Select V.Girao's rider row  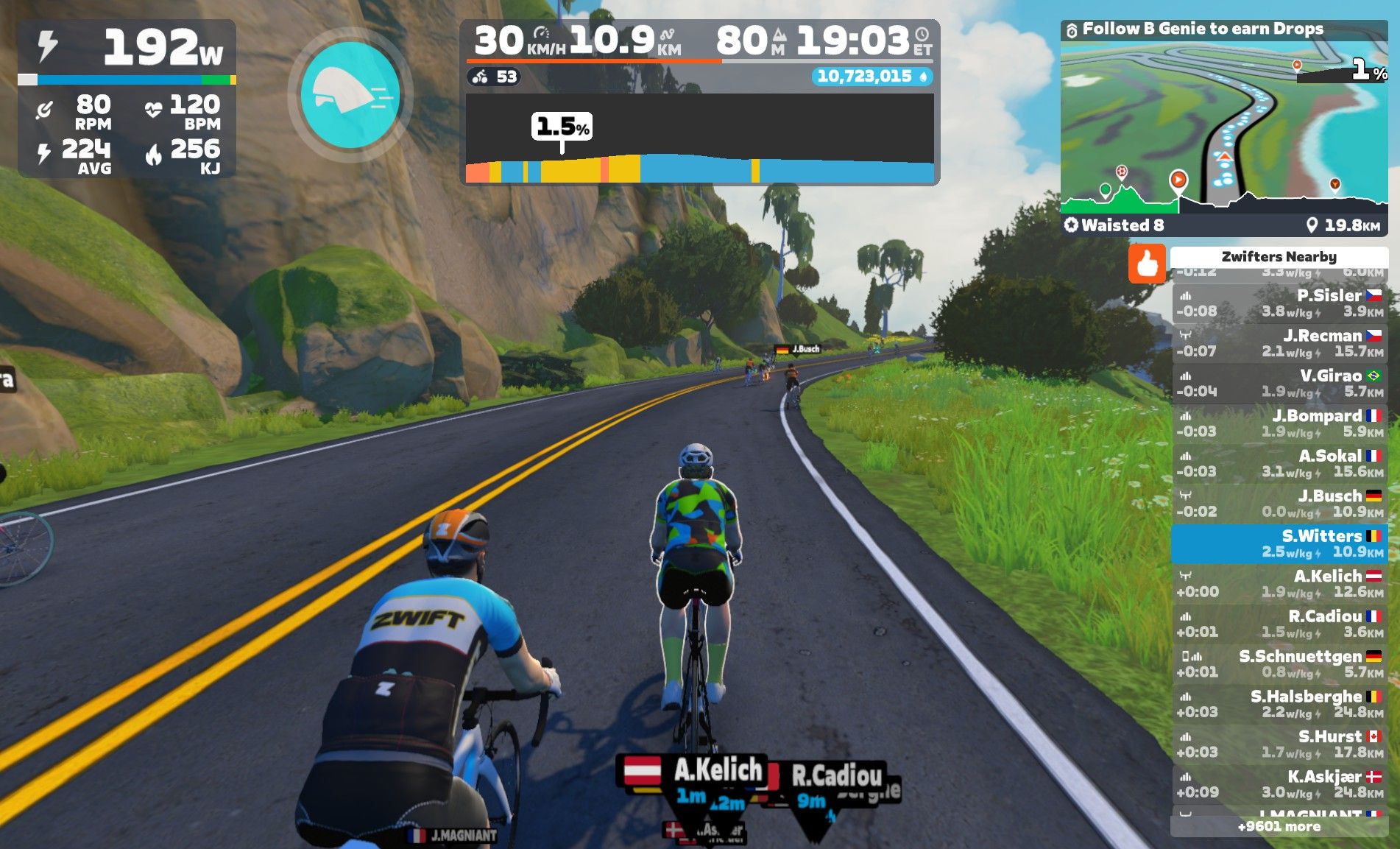tap(1279, 384)
